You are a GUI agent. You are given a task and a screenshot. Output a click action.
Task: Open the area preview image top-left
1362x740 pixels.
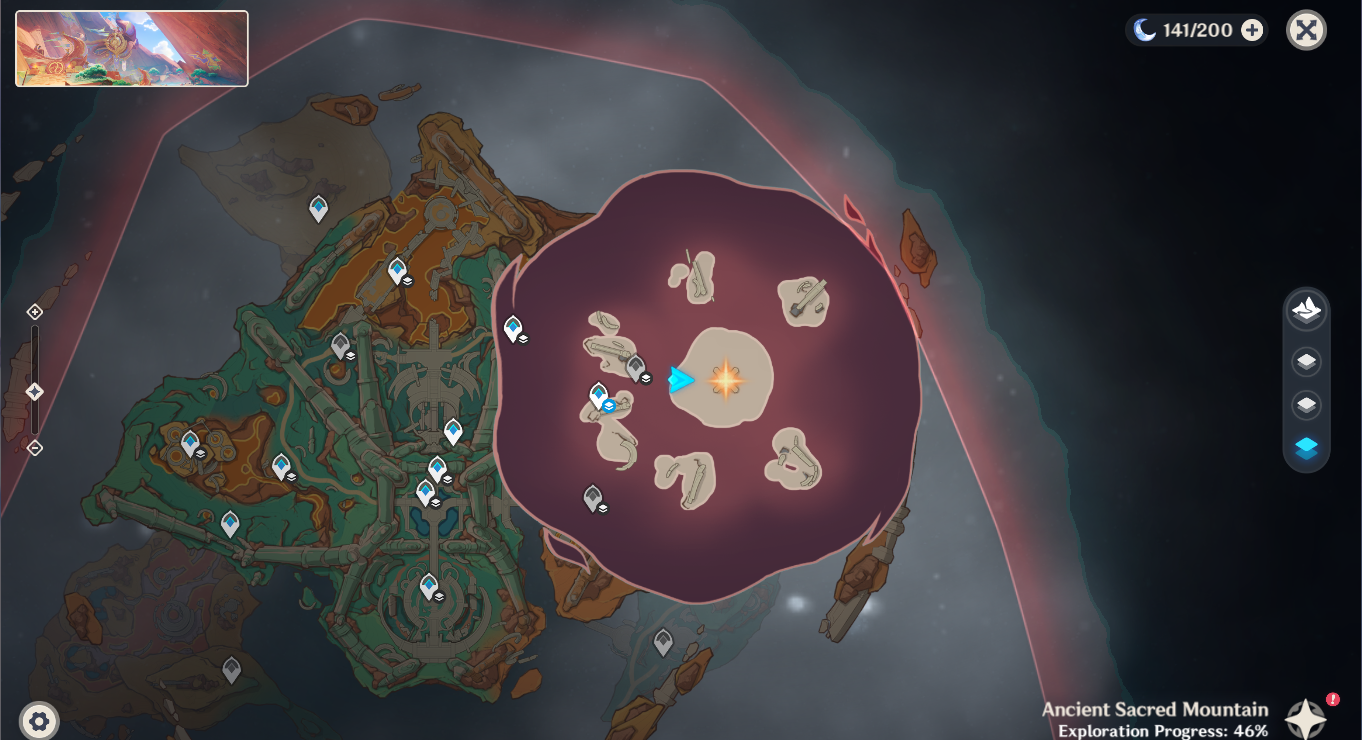pos(131,47)
